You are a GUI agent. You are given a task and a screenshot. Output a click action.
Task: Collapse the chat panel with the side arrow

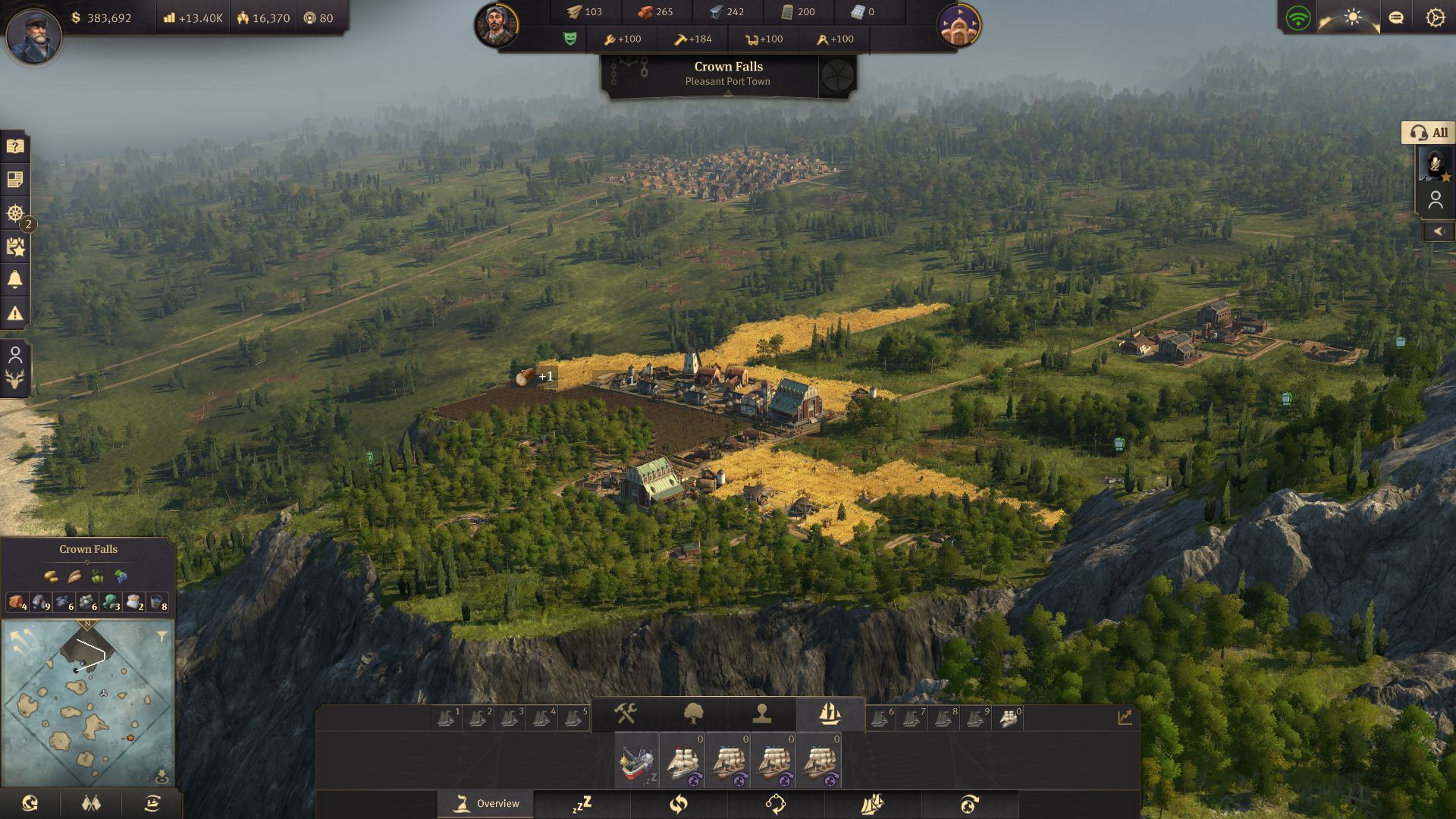pos(1440,231)
